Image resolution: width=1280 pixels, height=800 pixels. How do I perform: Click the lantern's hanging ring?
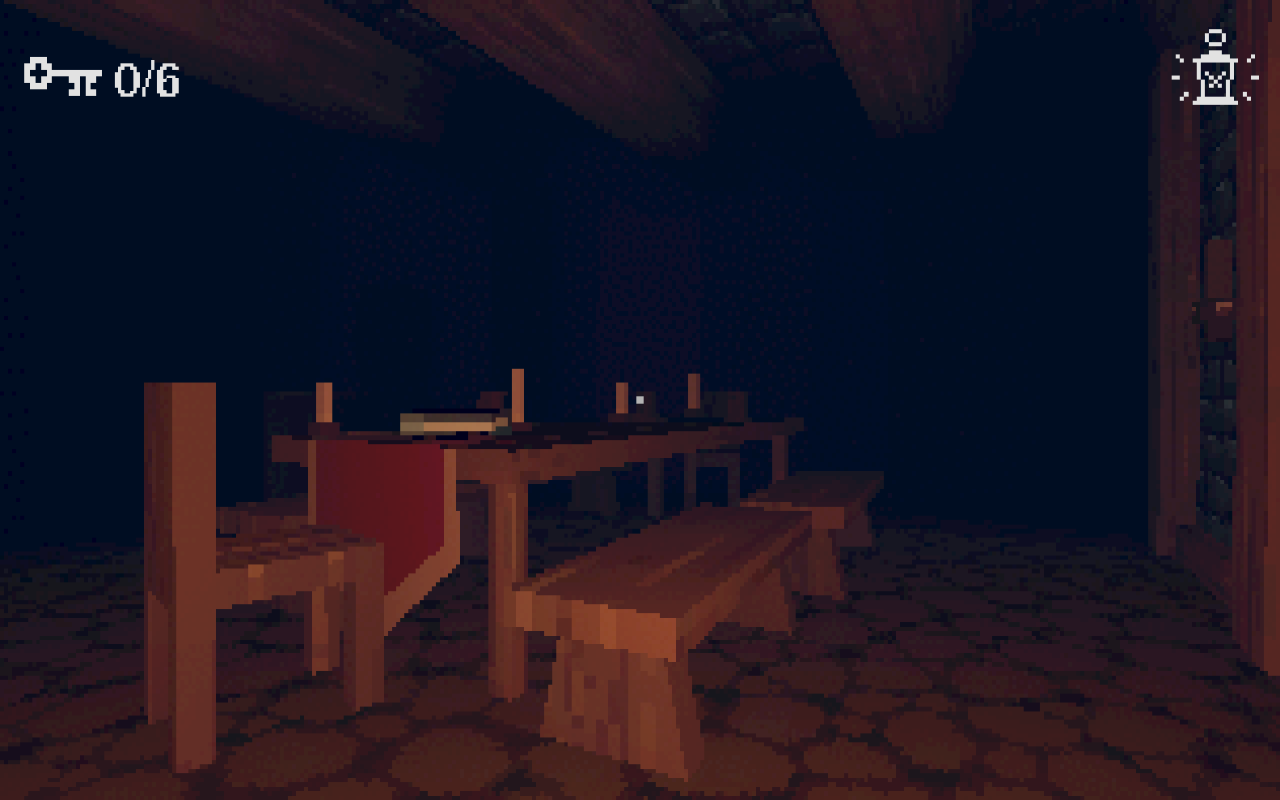coord(1215,37)
